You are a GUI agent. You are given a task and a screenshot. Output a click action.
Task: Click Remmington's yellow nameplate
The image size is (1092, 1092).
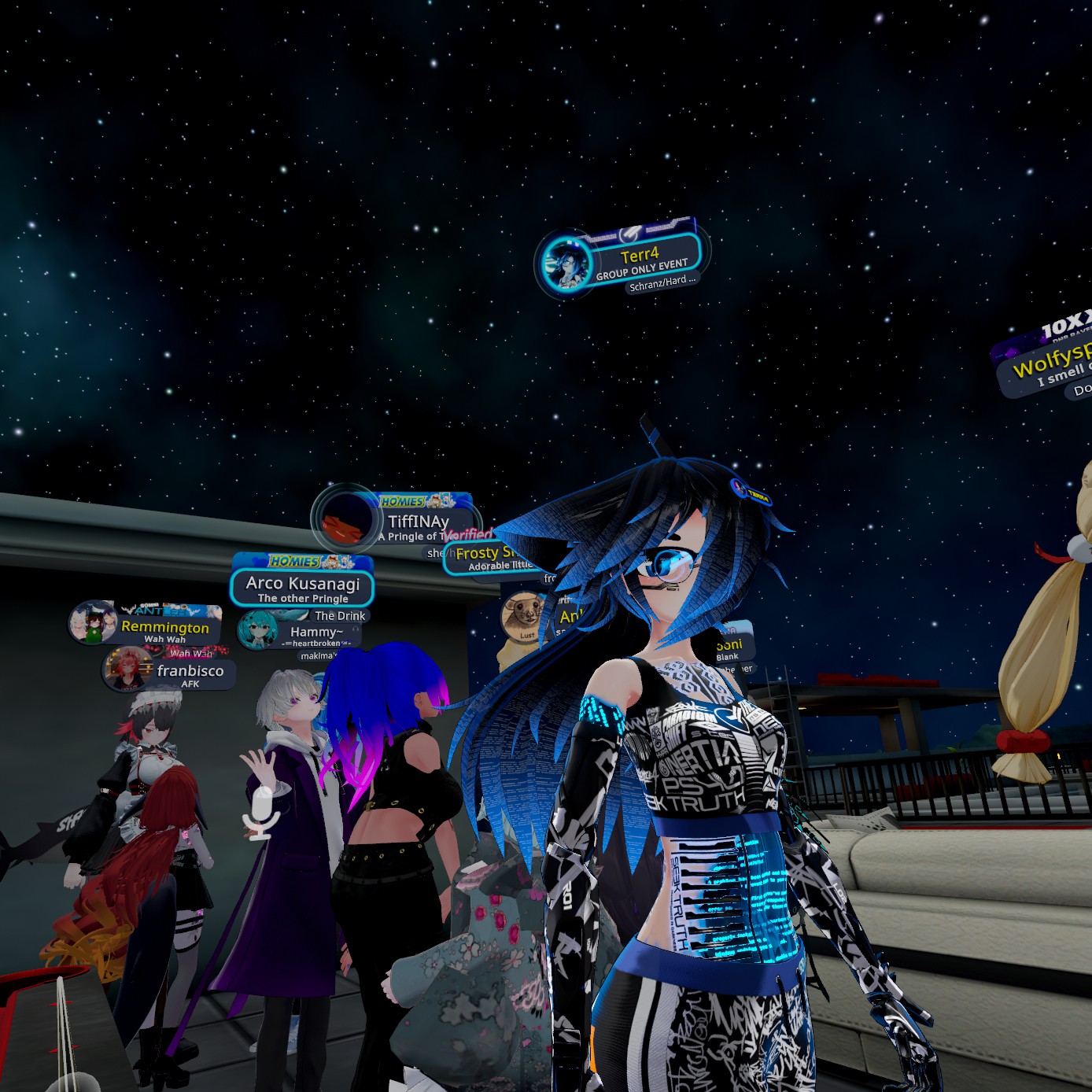pyautogui.click(x=164, y=628)
